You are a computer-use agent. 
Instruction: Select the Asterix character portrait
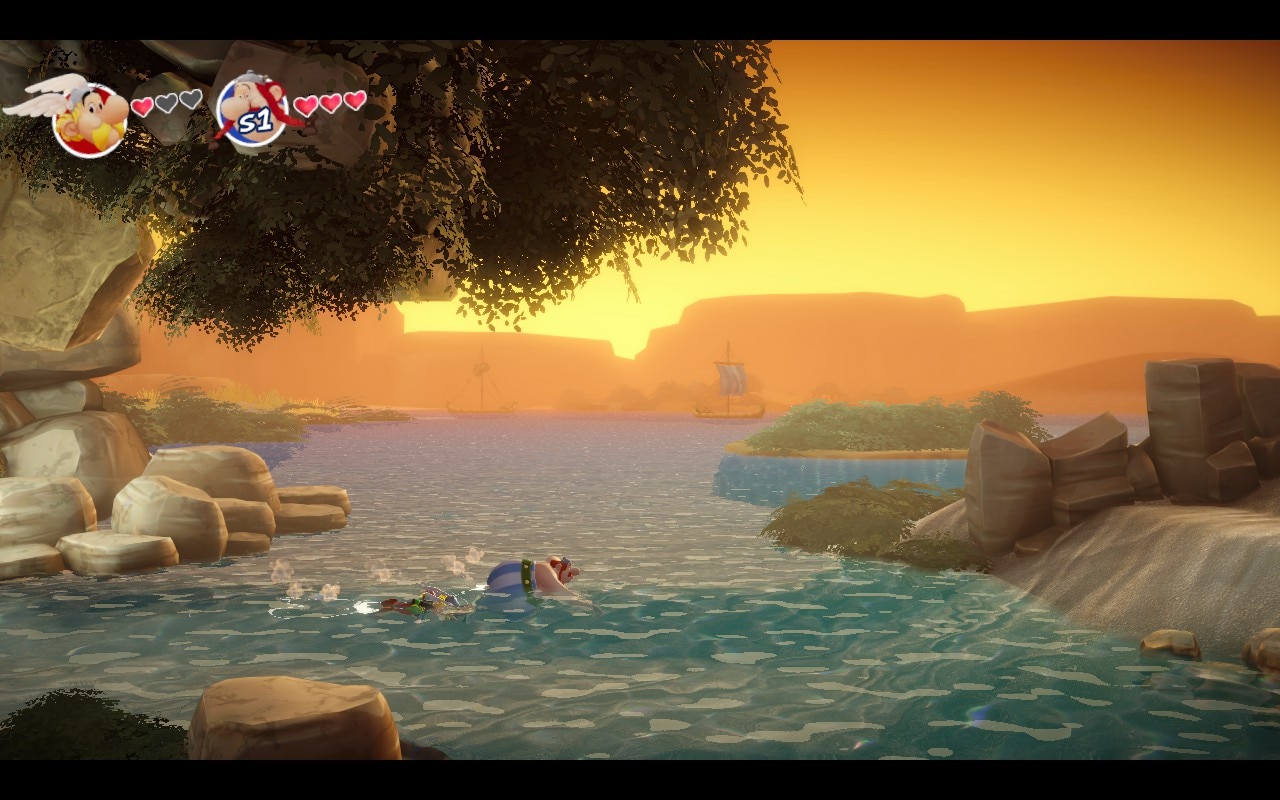89,118
